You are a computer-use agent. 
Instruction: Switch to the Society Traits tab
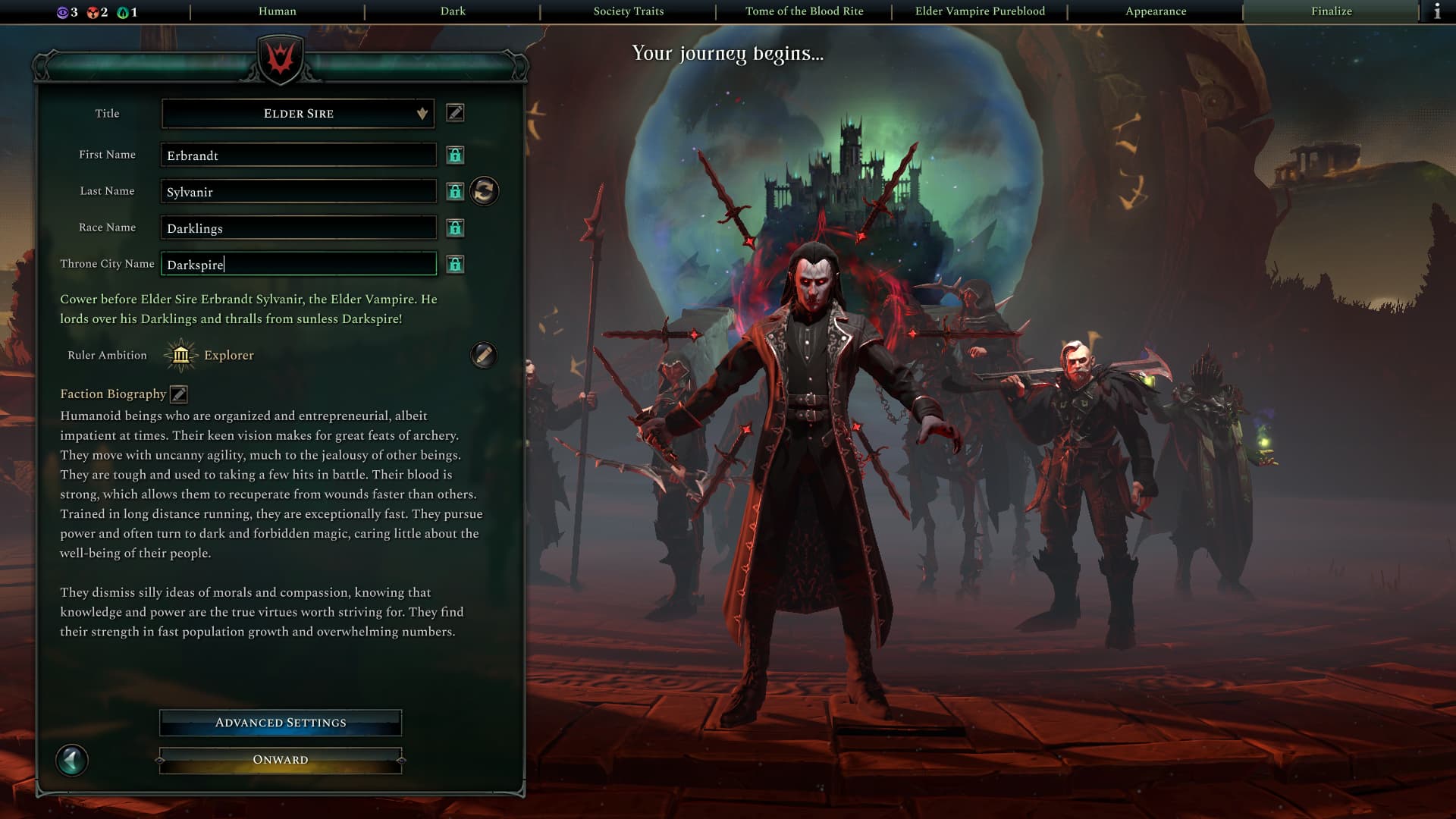click(x=628, y=11)
